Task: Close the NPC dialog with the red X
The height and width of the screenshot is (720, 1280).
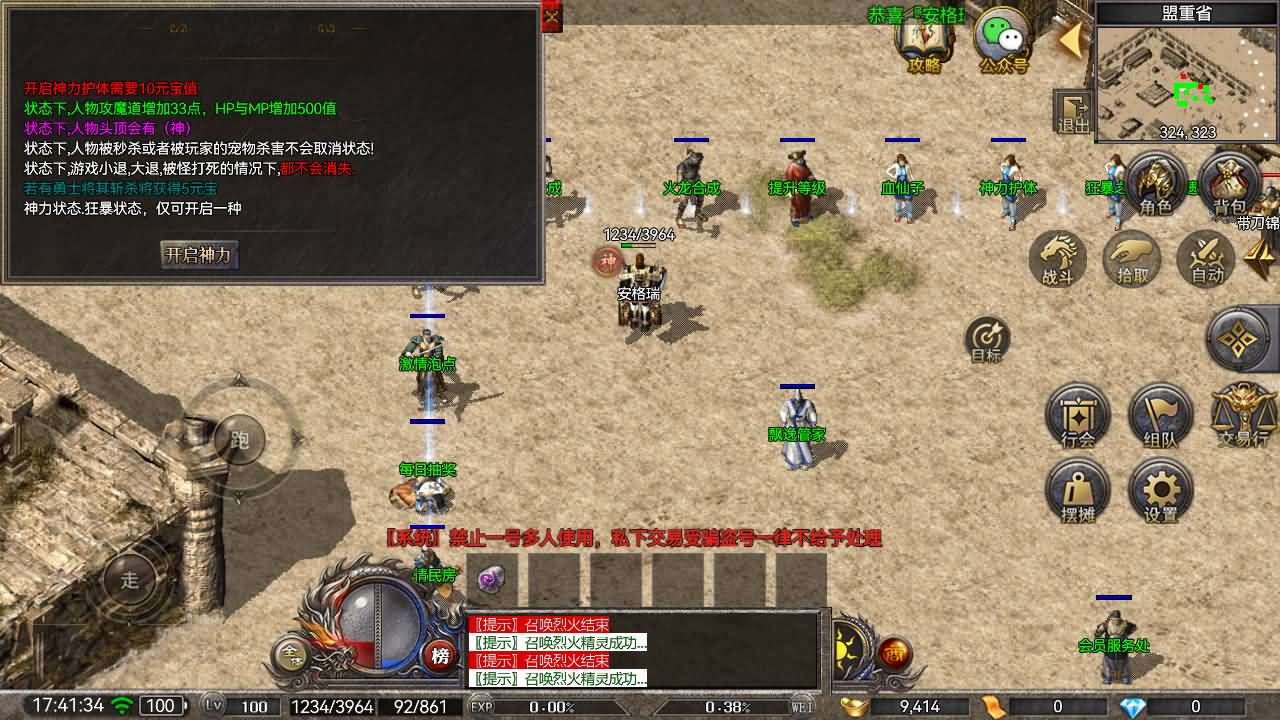Action: point(552,16)
